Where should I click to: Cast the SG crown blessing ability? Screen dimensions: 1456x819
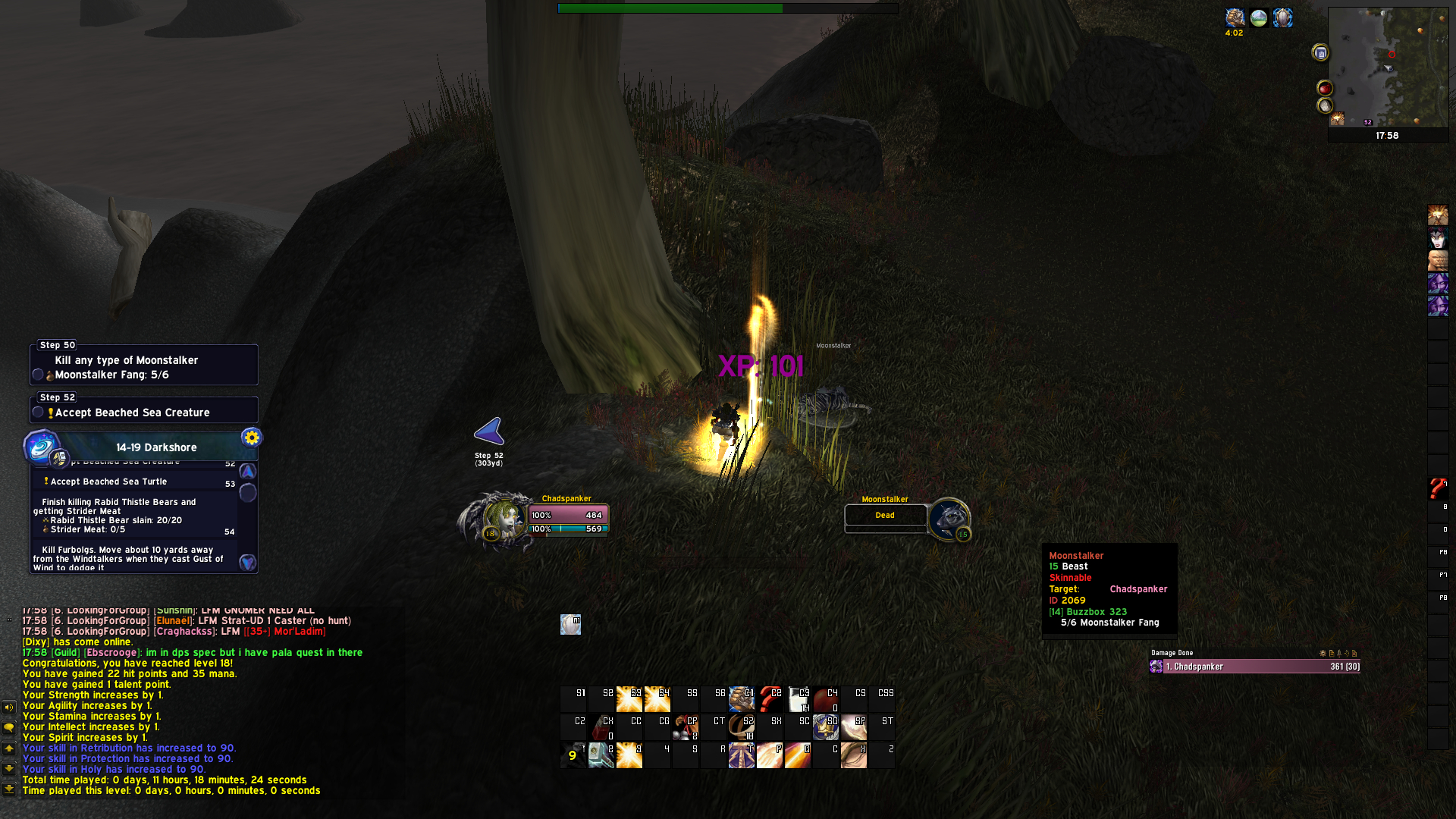[x=826, y=727]
